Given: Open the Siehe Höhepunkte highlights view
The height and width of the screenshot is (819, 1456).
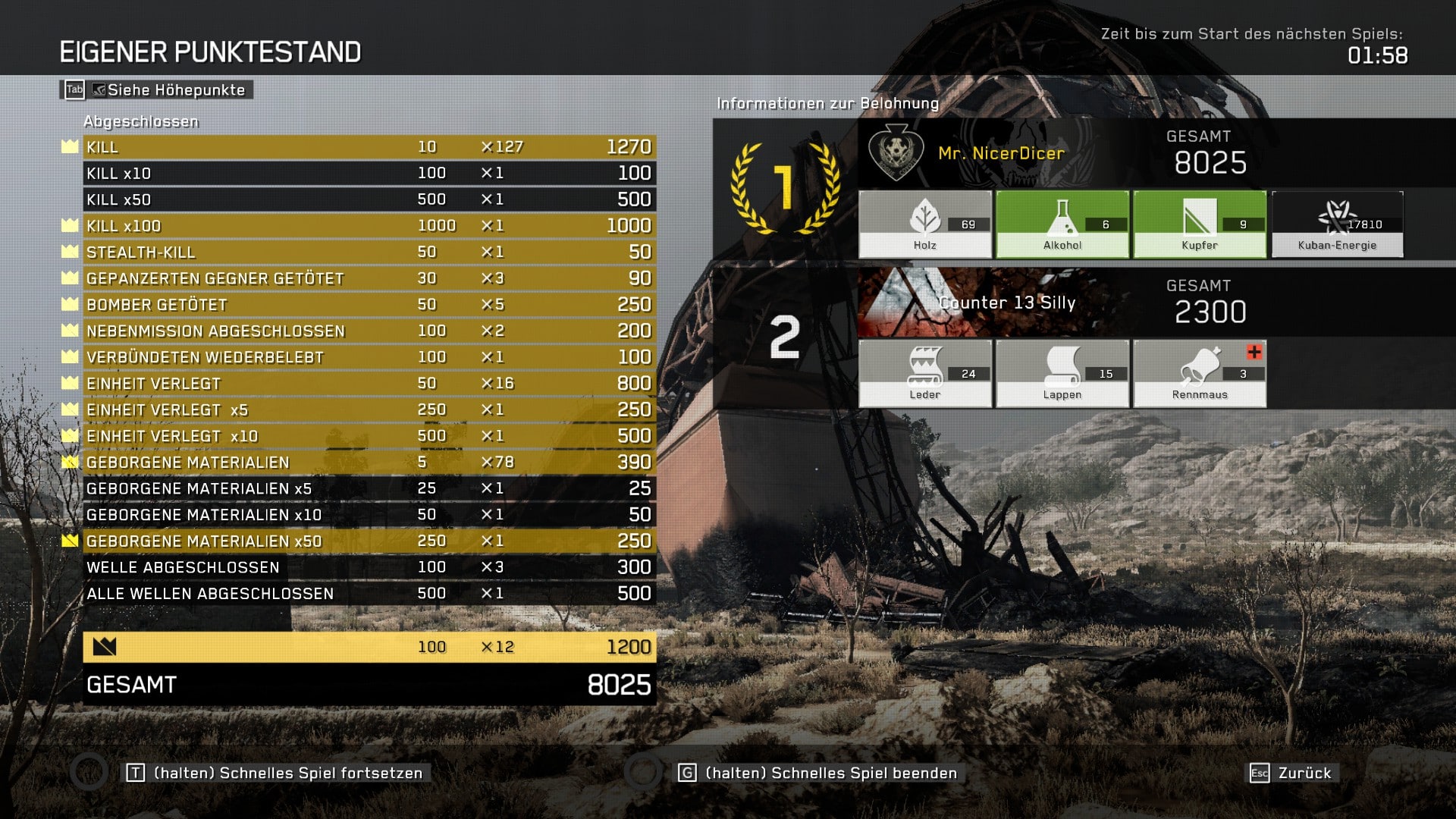Looking at the screenshot, I should 157,90.
